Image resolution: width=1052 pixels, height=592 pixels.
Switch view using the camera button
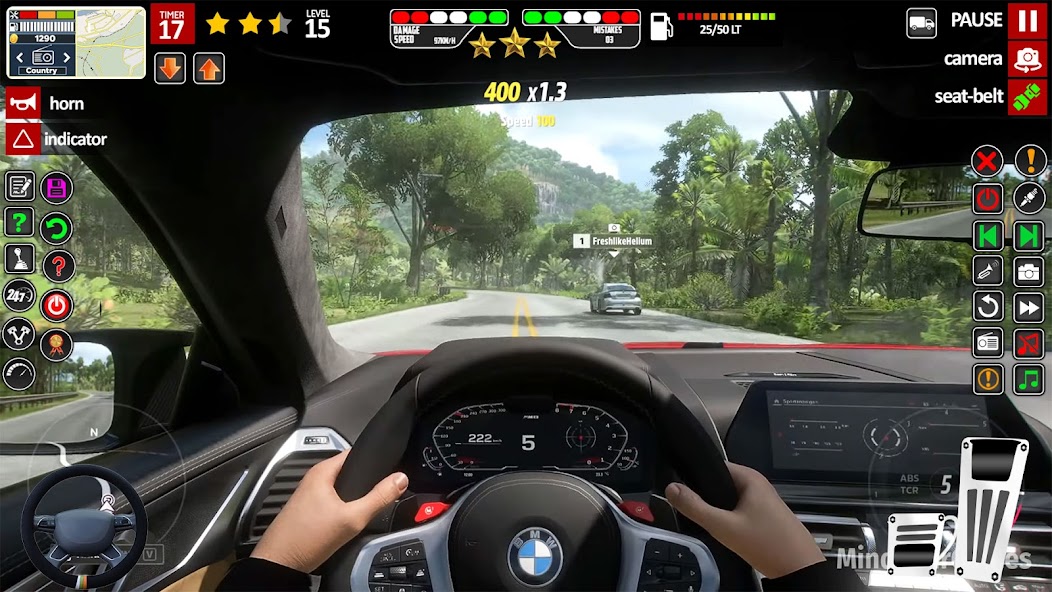point(1027,59)
